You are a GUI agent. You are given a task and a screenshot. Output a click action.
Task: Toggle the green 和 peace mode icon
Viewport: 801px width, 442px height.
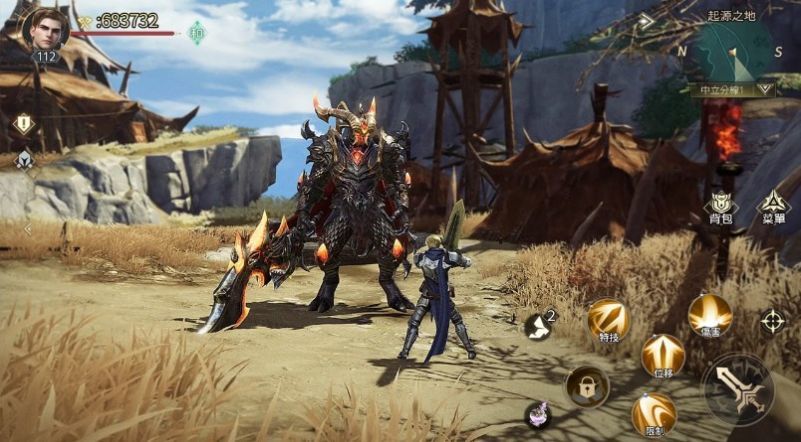196,32
